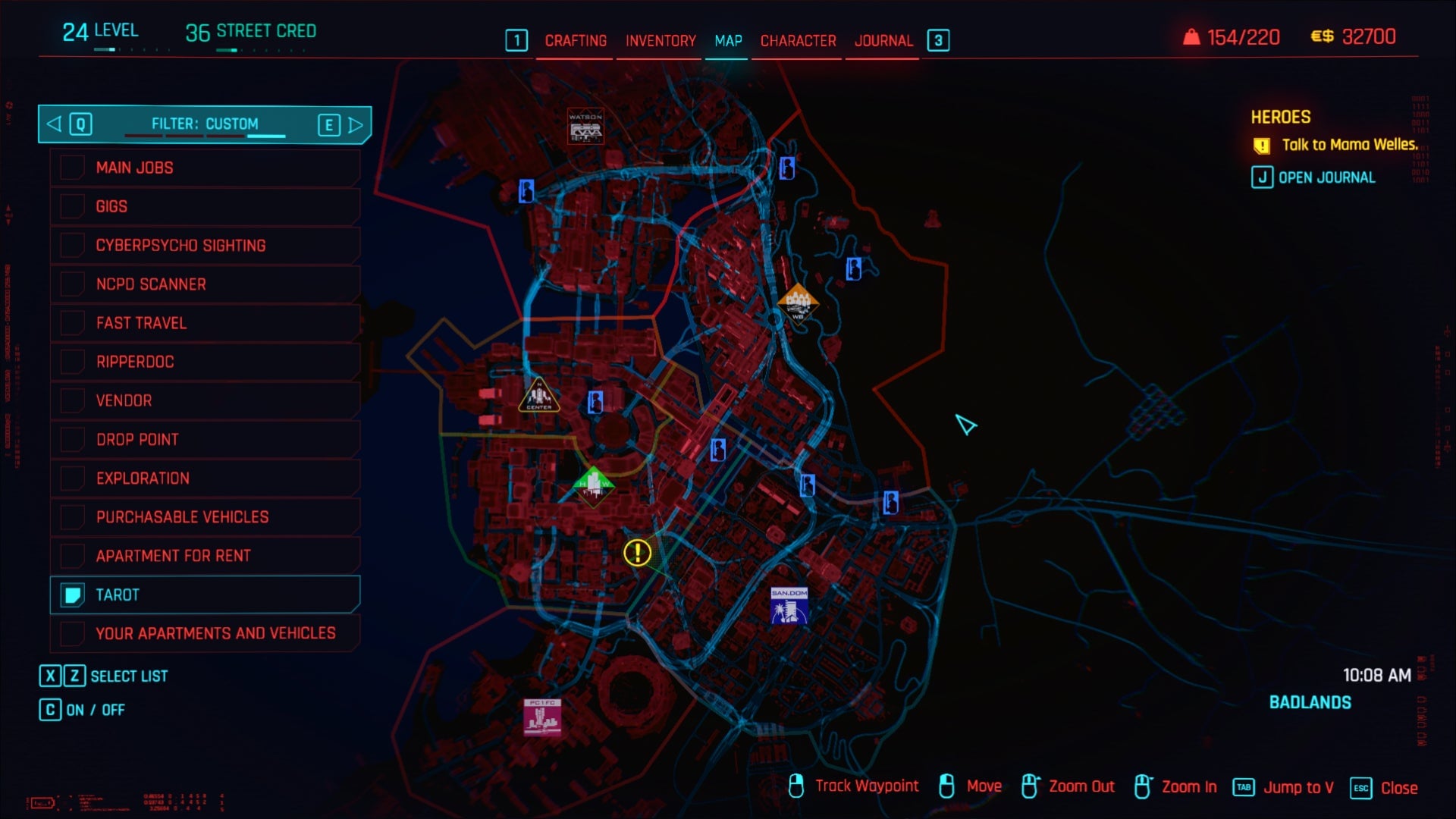The image size is (1456, 819).
Task: Toggle the Tarot filter off
Action: tap(74, 595)
